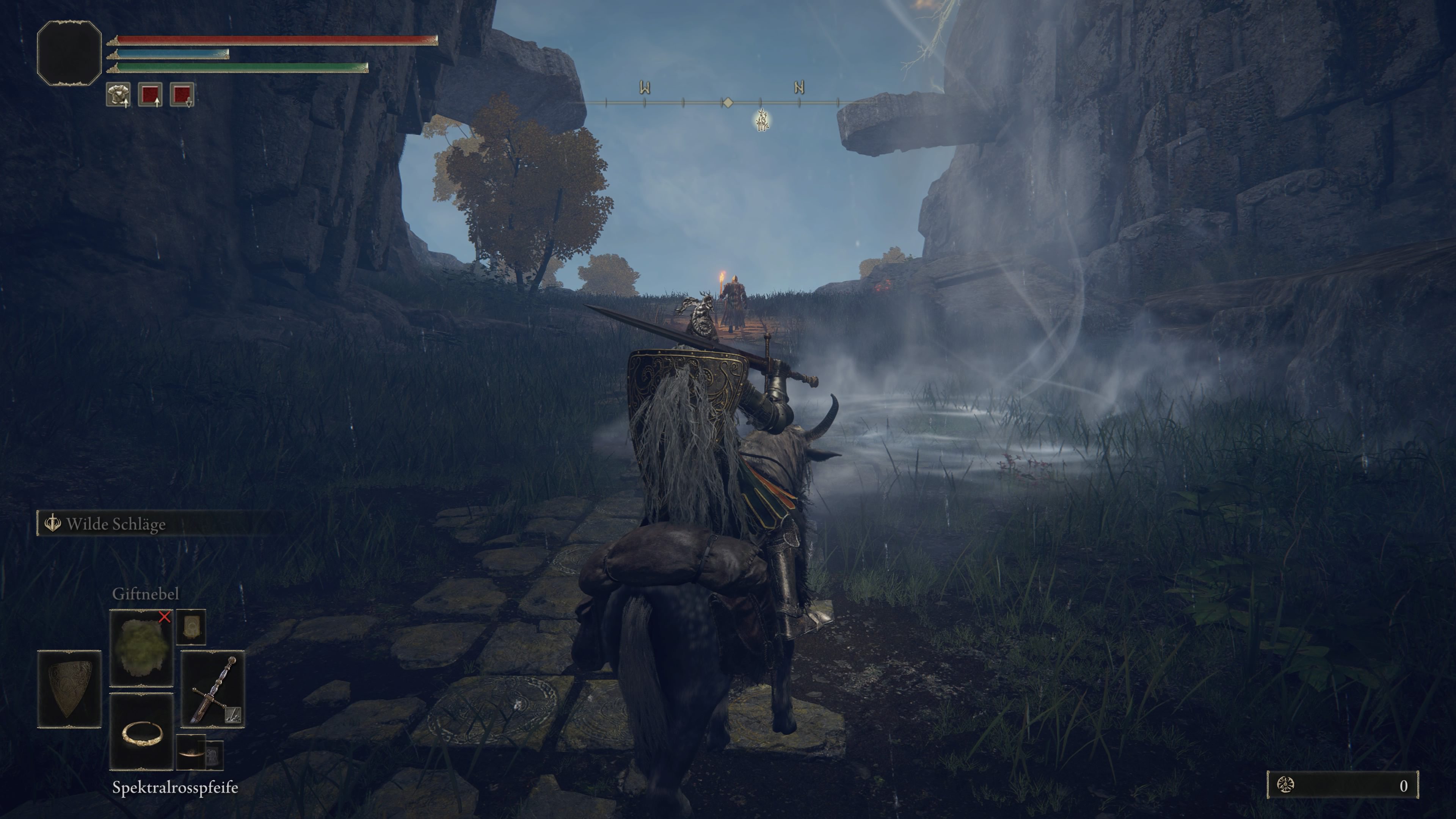Select the equipped shield slot
Viewport: 1456px width, 819px height.
(x=69, y=689)
